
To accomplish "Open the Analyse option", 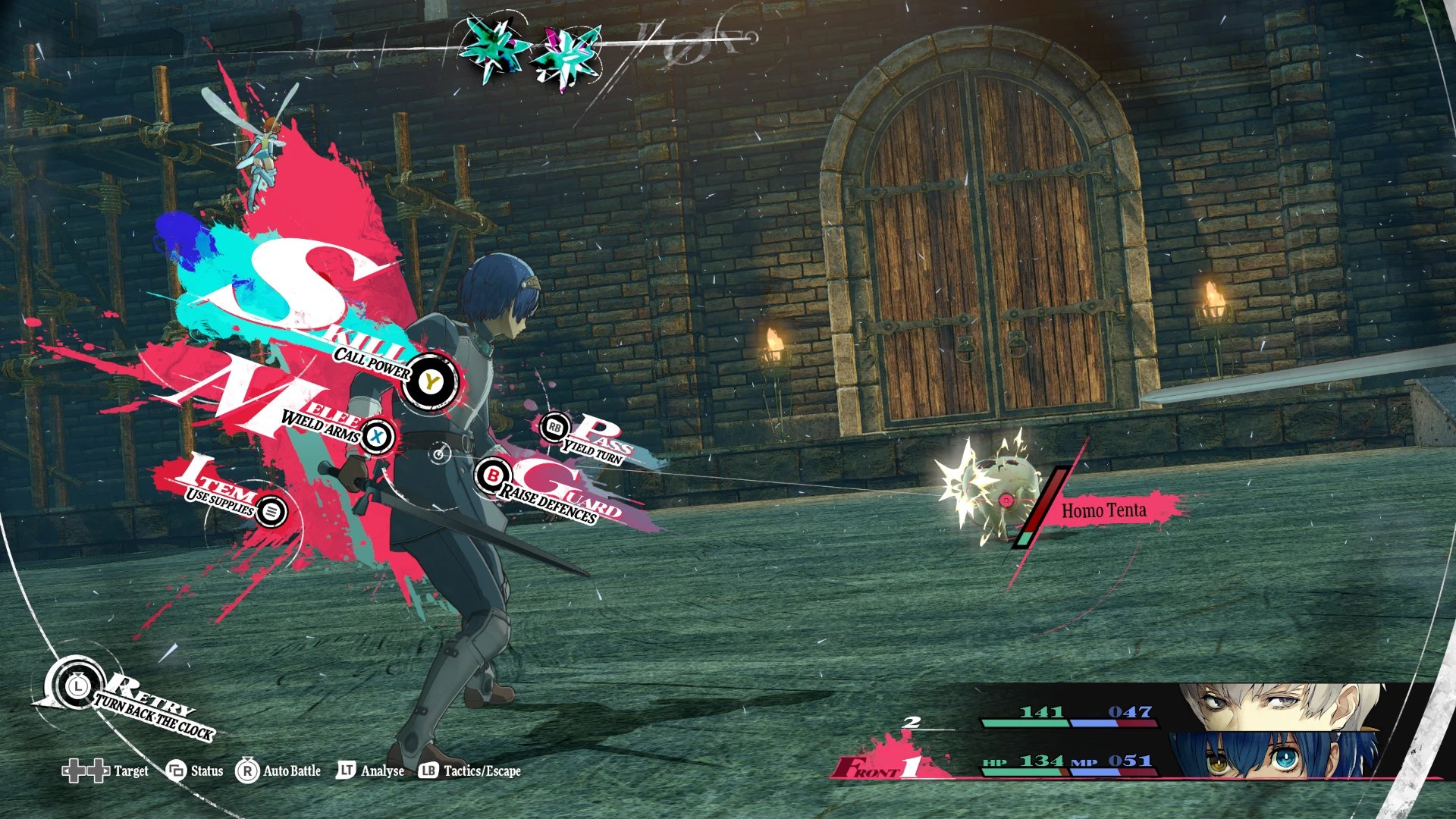I will (371, 771).
